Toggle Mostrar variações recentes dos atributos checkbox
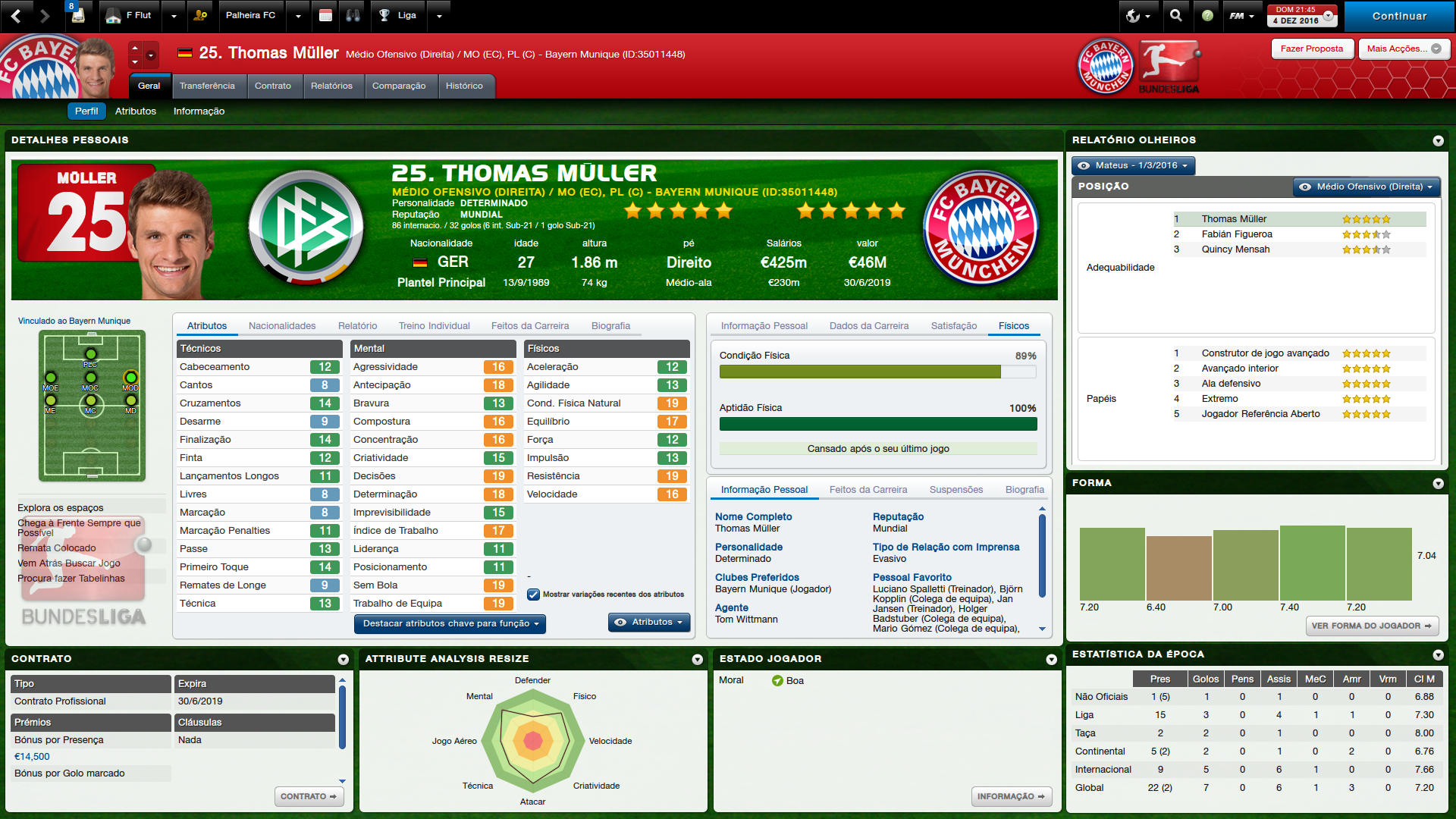This screenshot has width=1456, height=819. click(x=533, y=595)
